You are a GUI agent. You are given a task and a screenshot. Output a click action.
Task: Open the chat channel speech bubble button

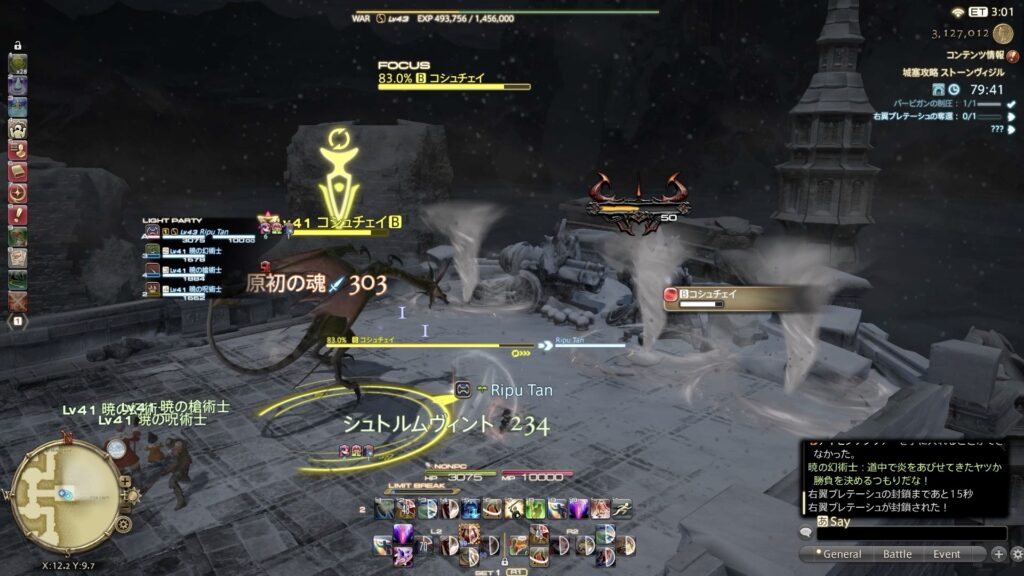coord(806,534)
